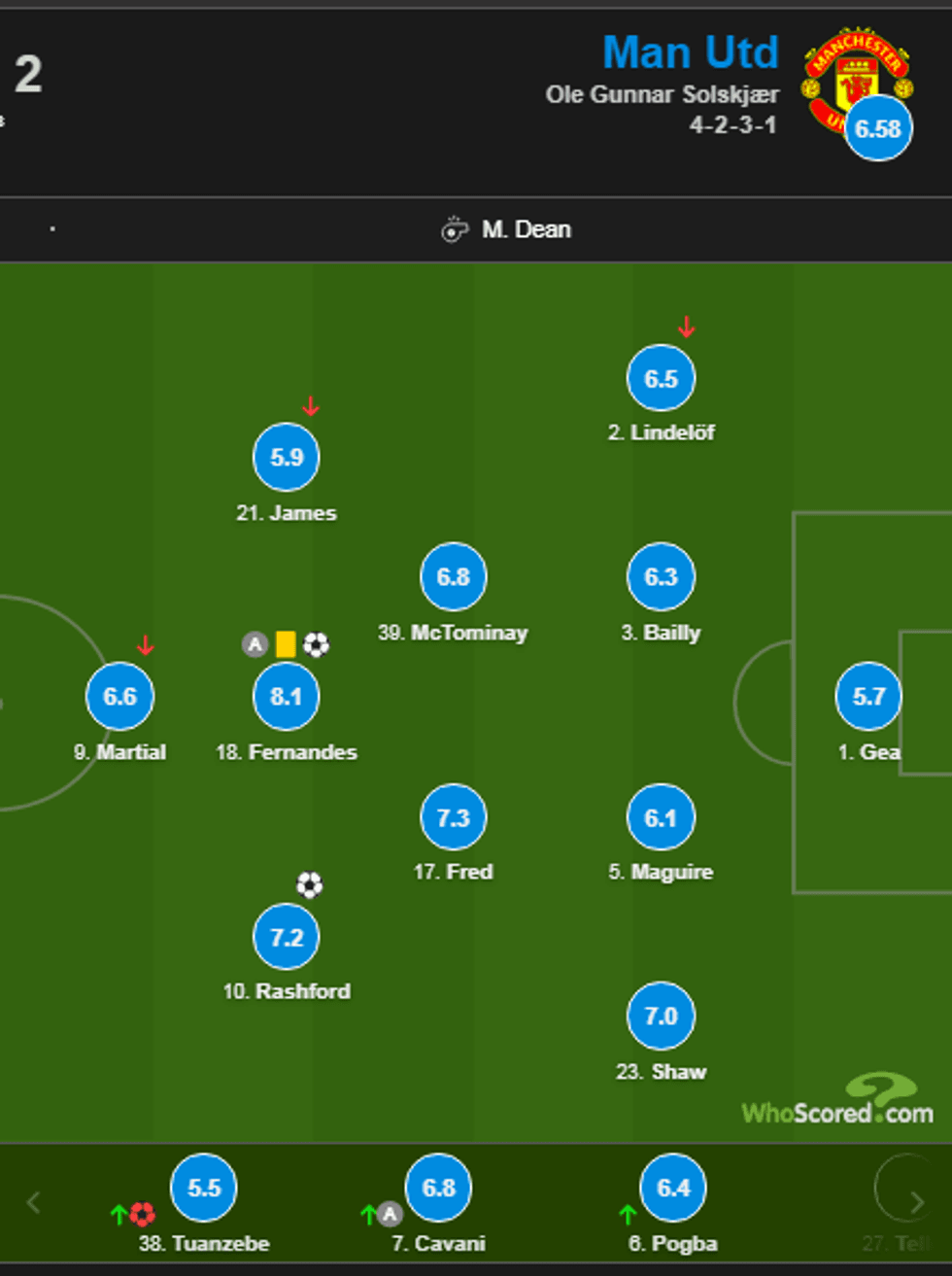Open Shaw's 7.0 player rating
This screenshot has height=1276, width=952.
tap(661, 1017)
